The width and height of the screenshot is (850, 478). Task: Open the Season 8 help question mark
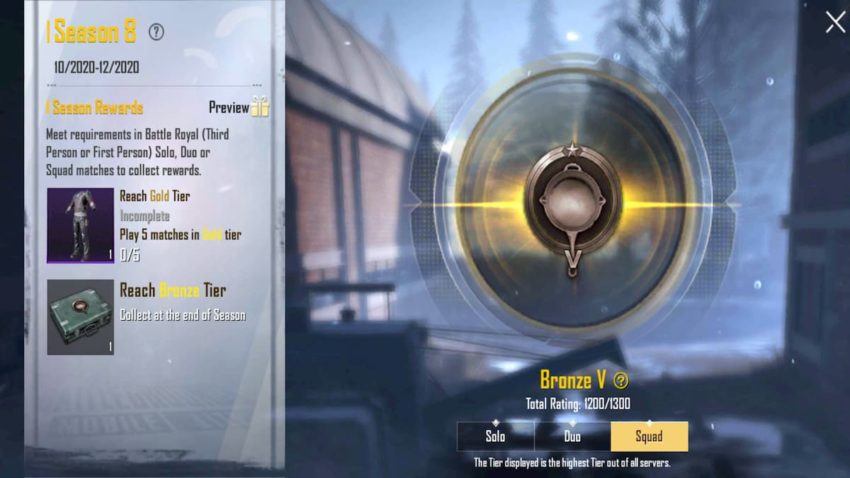point(156,32)
